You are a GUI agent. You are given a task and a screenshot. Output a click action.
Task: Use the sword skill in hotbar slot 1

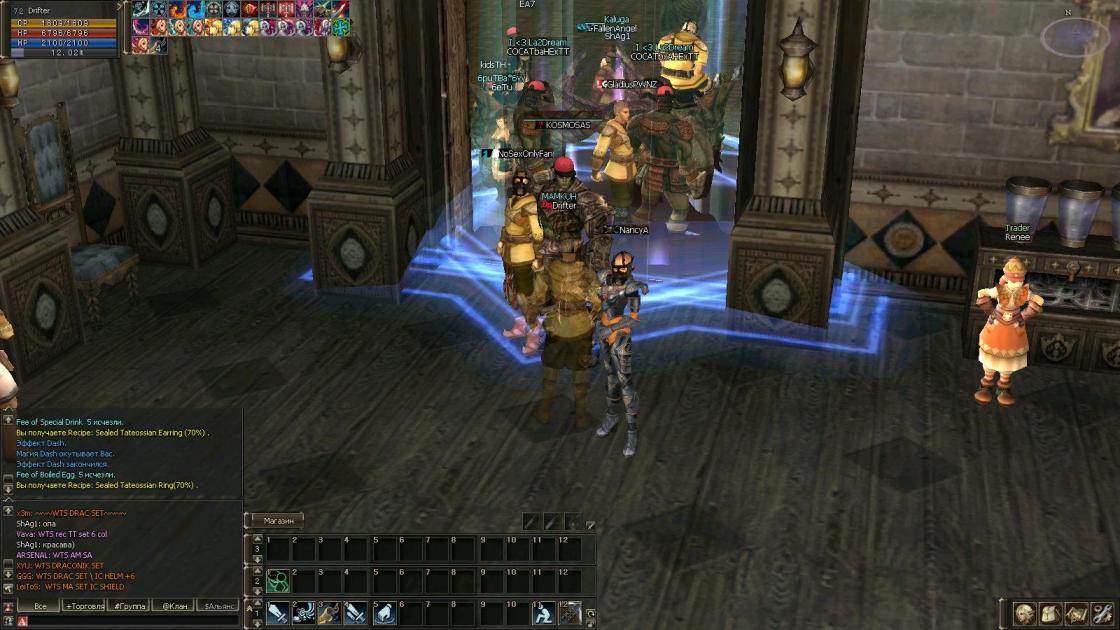tap(278, 612)
